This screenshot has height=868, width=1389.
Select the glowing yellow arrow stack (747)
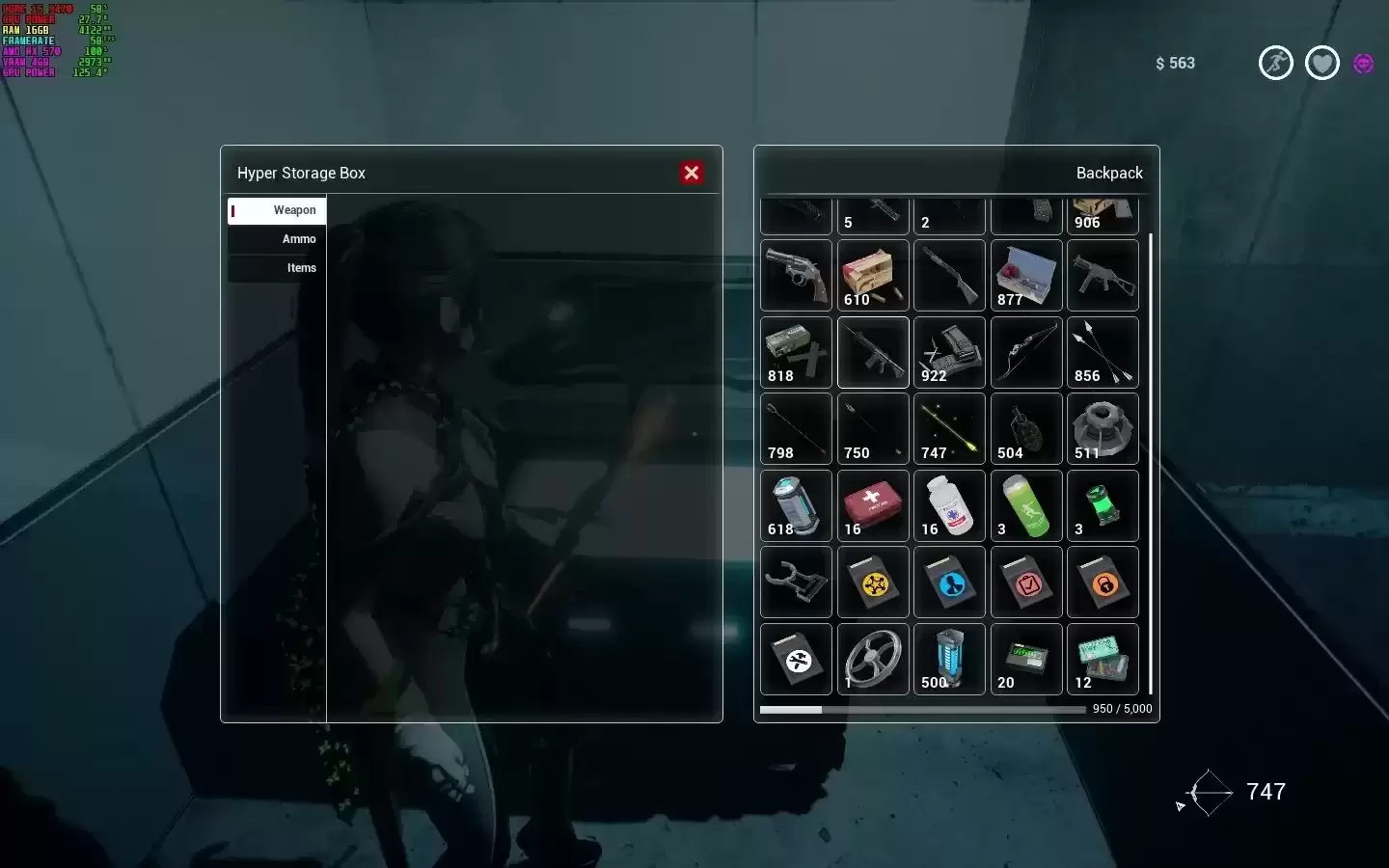point(949,428)
